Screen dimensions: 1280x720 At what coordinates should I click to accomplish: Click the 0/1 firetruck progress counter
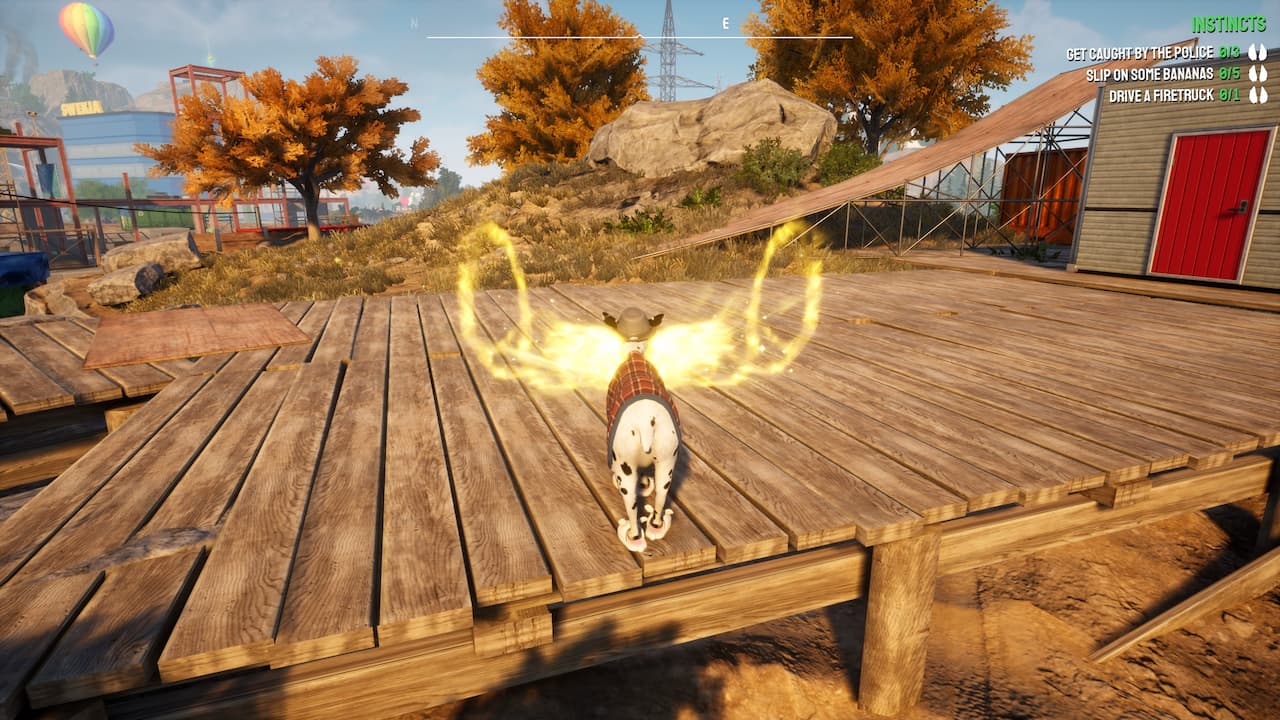1228,93
